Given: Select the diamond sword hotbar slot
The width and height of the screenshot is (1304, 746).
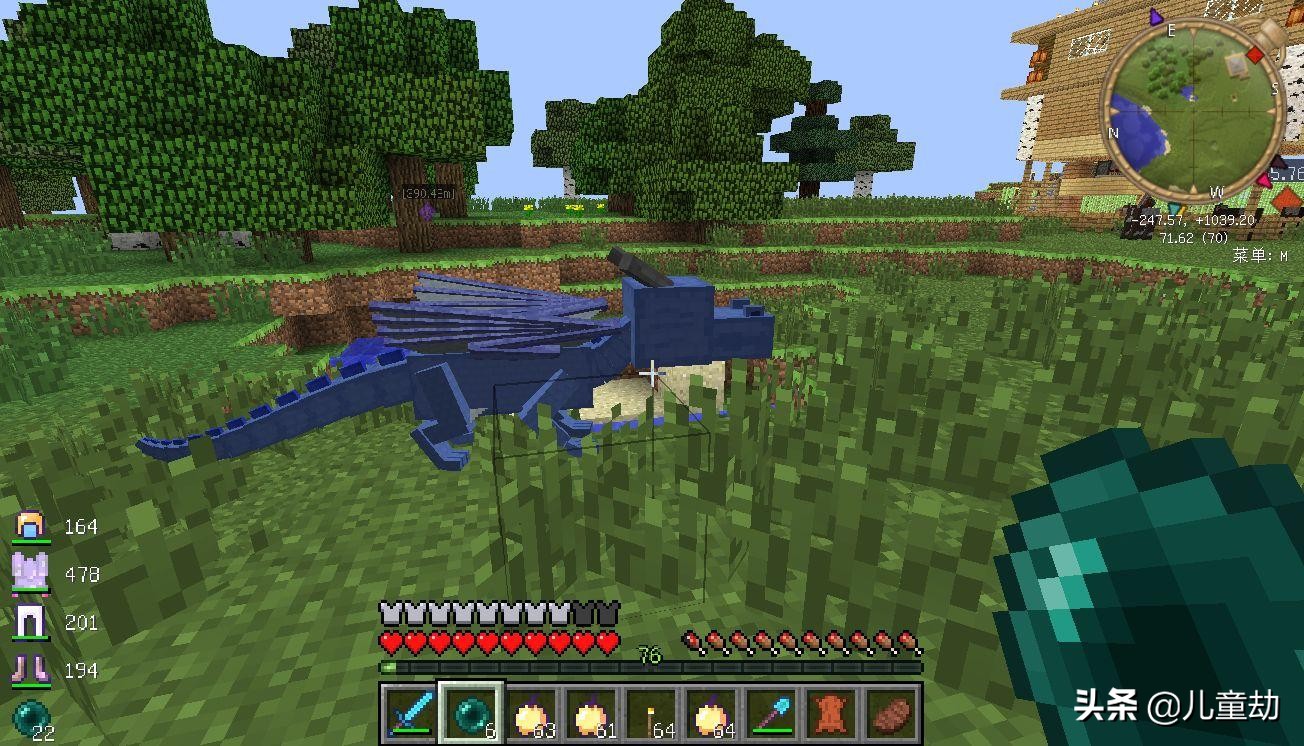Looking at the screenshot, I should point(411,714).
